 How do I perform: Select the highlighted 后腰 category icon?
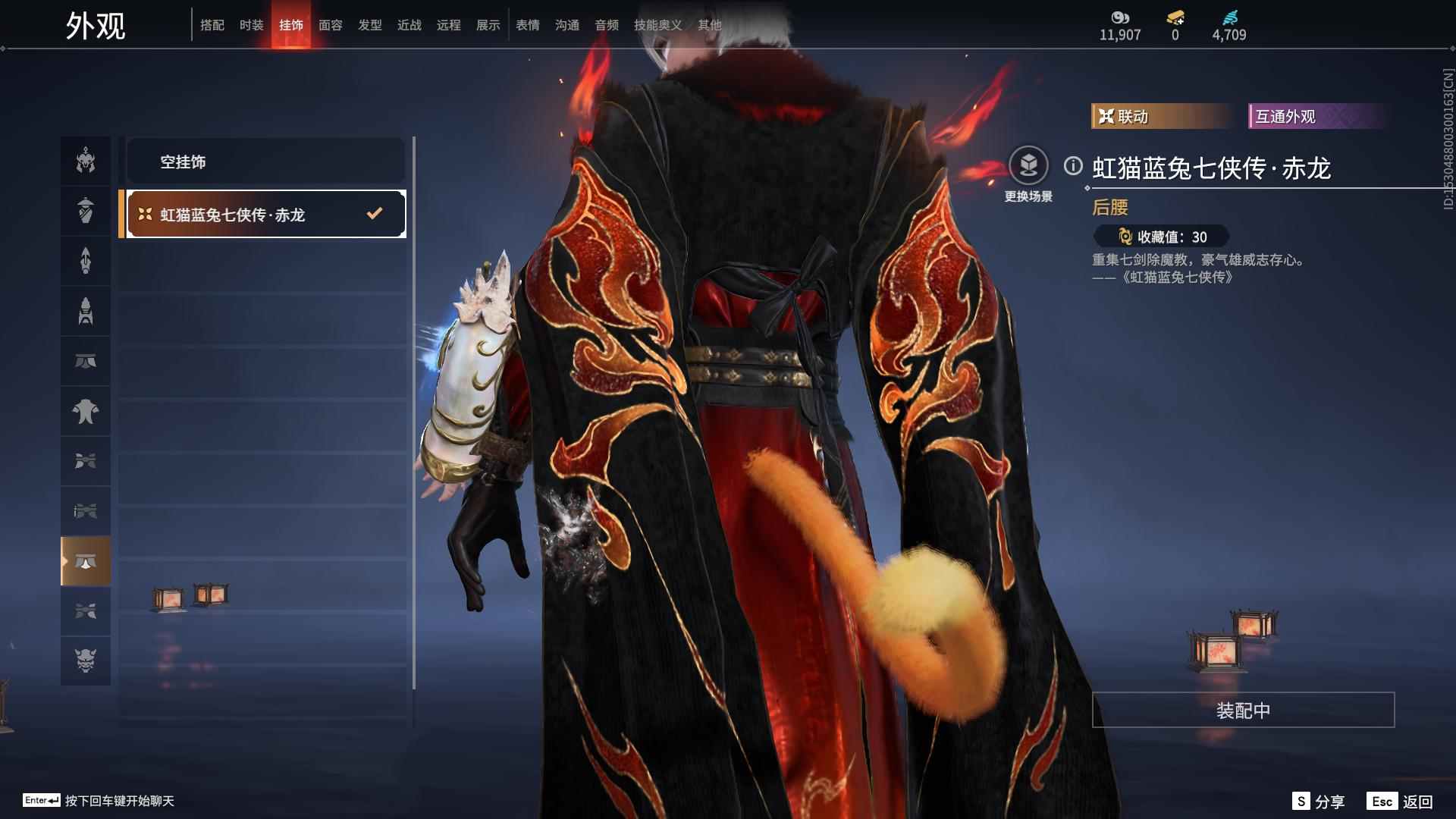click(86, 560)
